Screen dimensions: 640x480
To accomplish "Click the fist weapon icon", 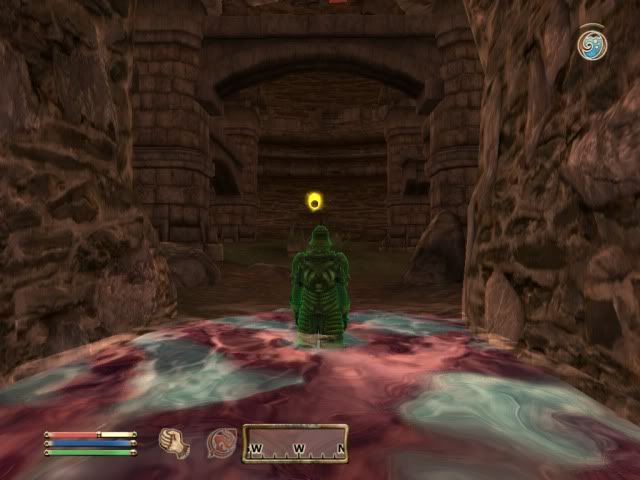I will click(x=174, y=441).
